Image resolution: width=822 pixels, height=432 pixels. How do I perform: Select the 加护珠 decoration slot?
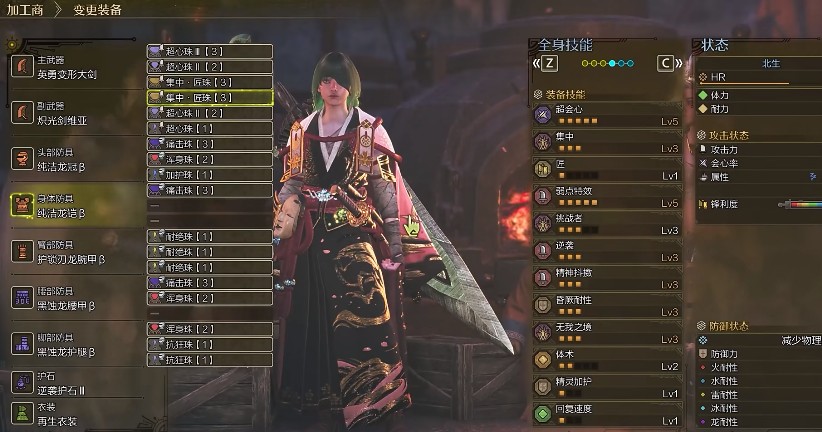(209, 174)
